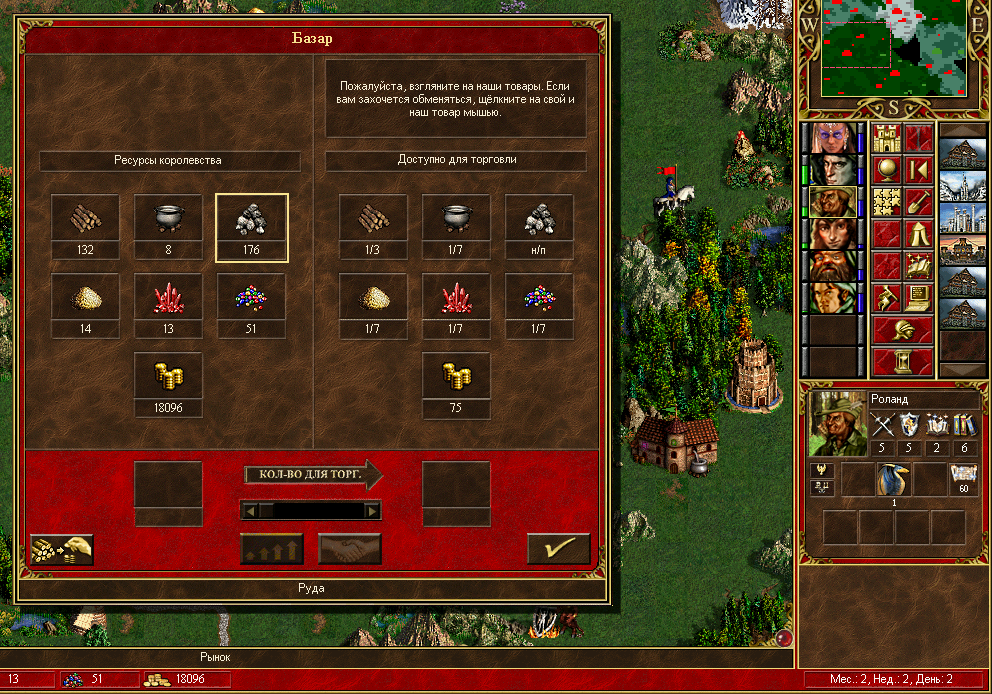This screenshot has width=992, height=694.
Task: Choose kingdom gold pile worth 18096
Action: tap(168, 376)
